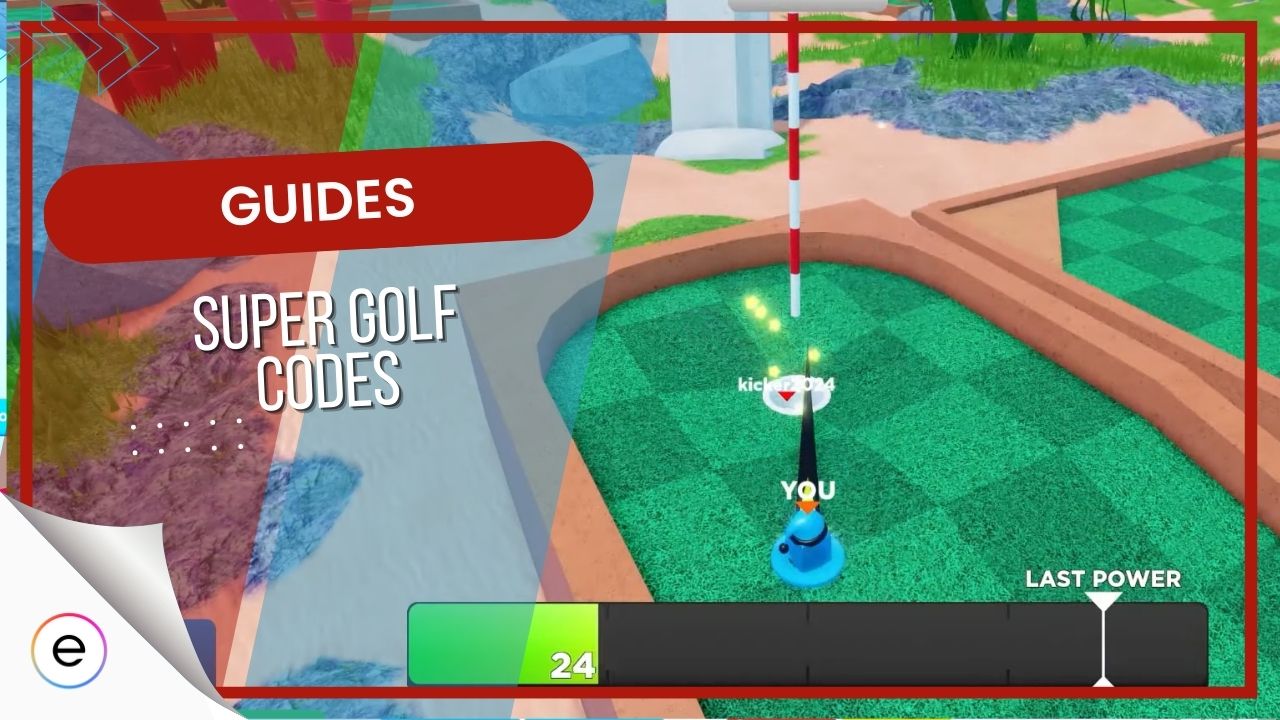Expand the blue panel at bottom-left edge
This screenshot has width=1280, height=720.
pos(200,648)
